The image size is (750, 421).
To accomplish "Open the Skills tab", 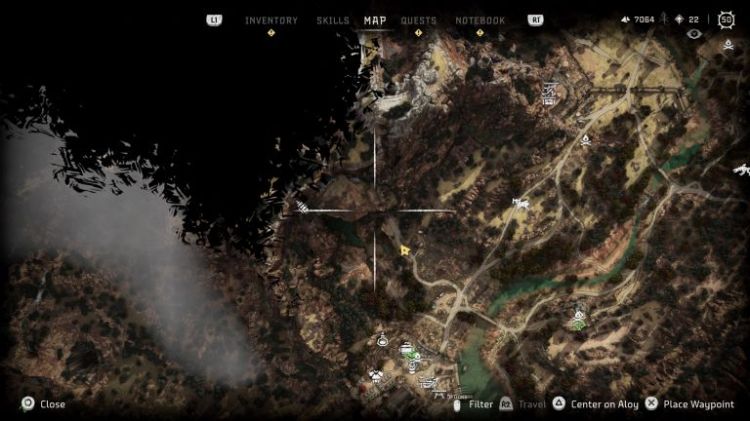I will [333, 20].
